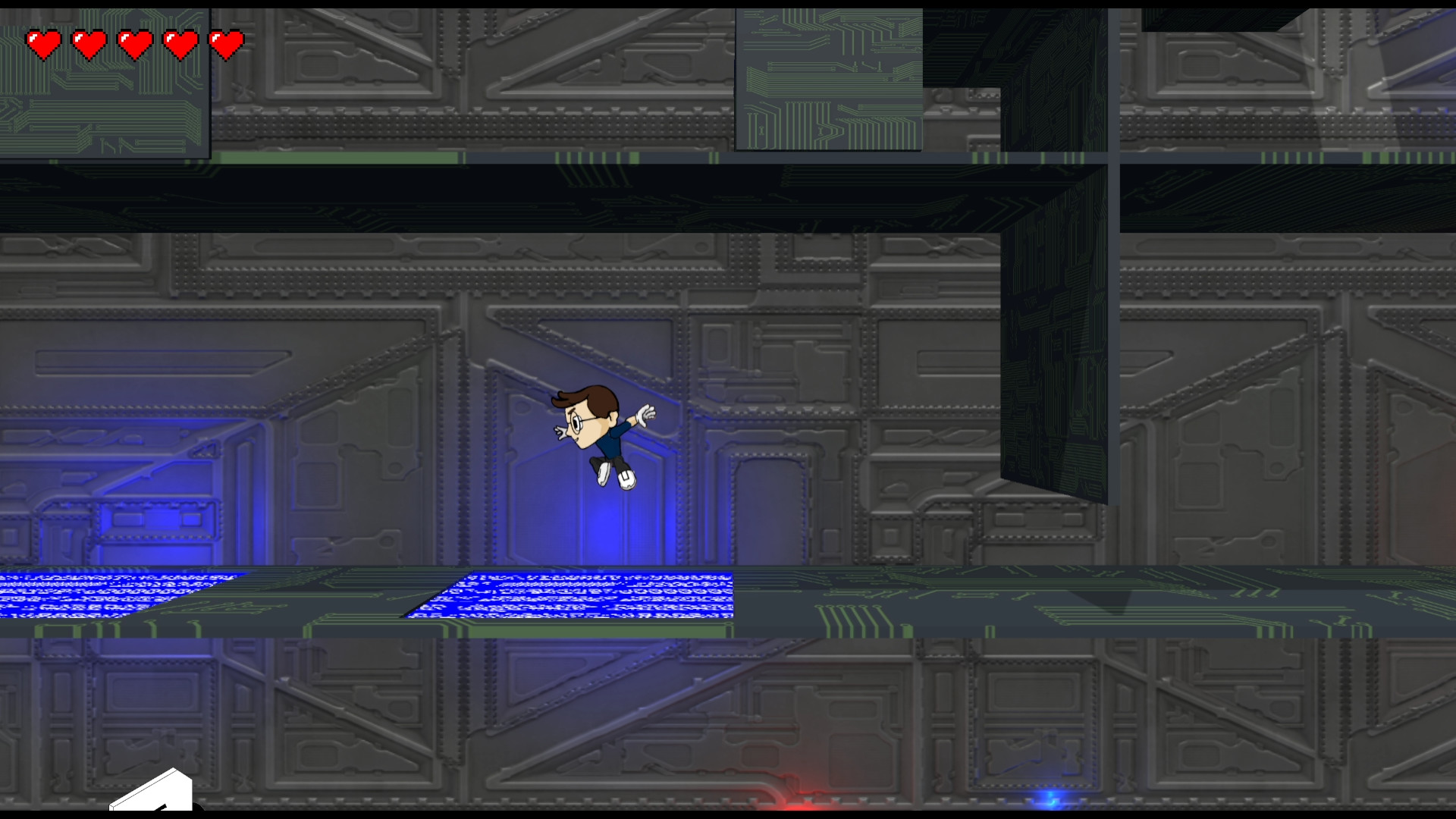This screenshot has height=819, width=1456.
Task: Click the third heart icon
Action: tap(134, 42)
